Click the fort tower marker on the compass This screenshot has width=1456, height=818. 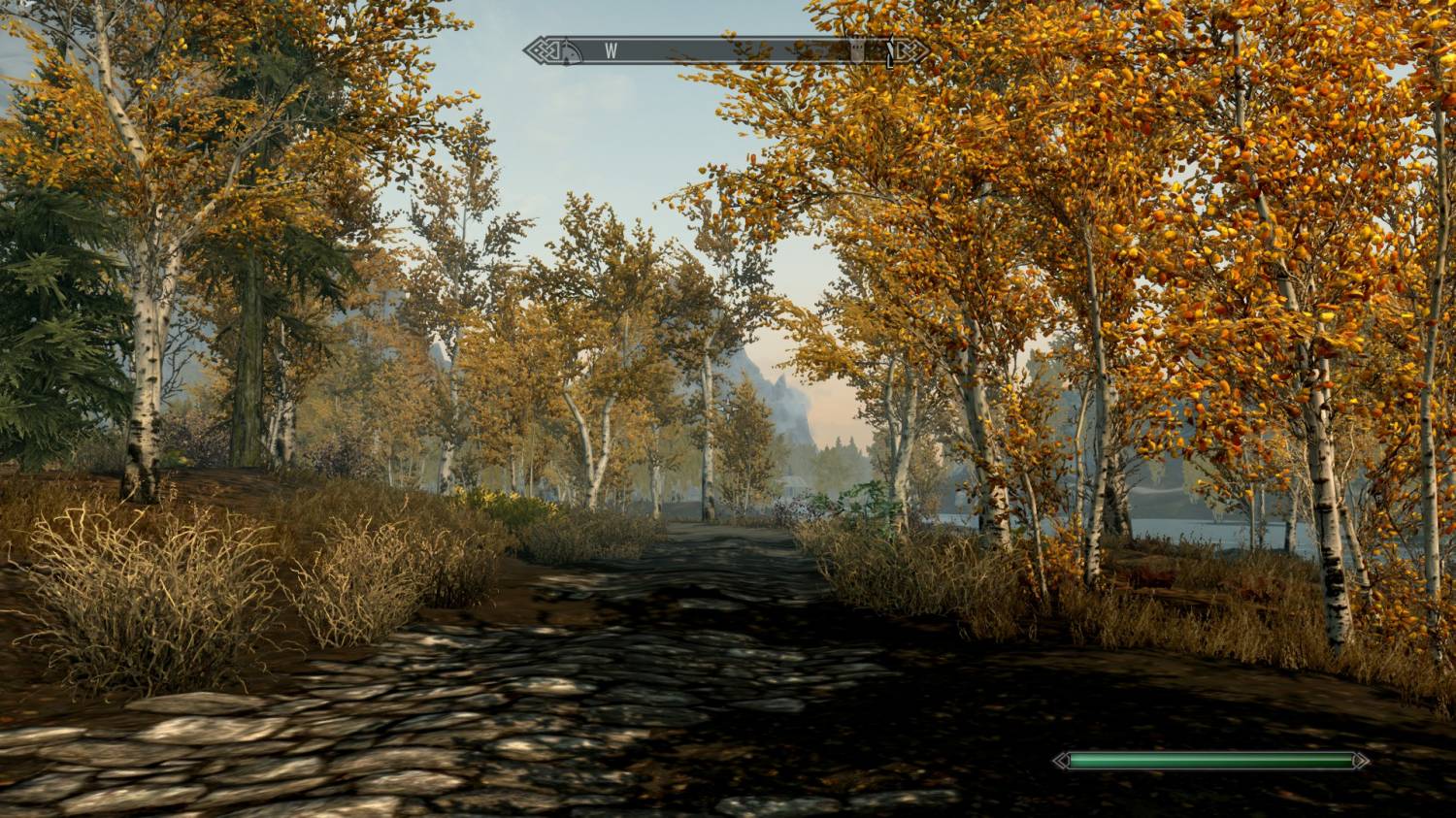[857, 51]
